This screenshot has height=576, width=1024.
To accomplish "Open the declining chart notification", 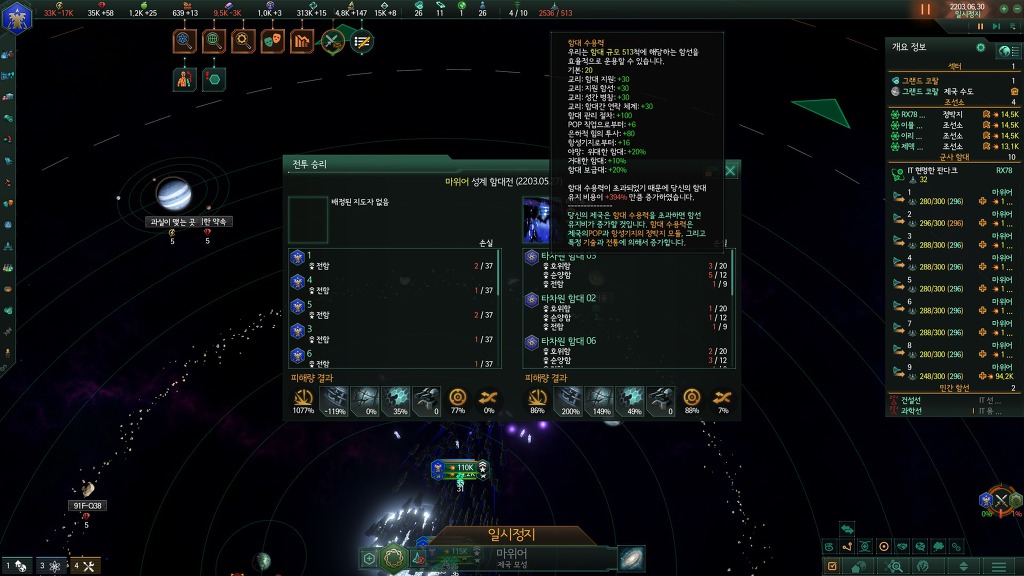I will [301, 41].
